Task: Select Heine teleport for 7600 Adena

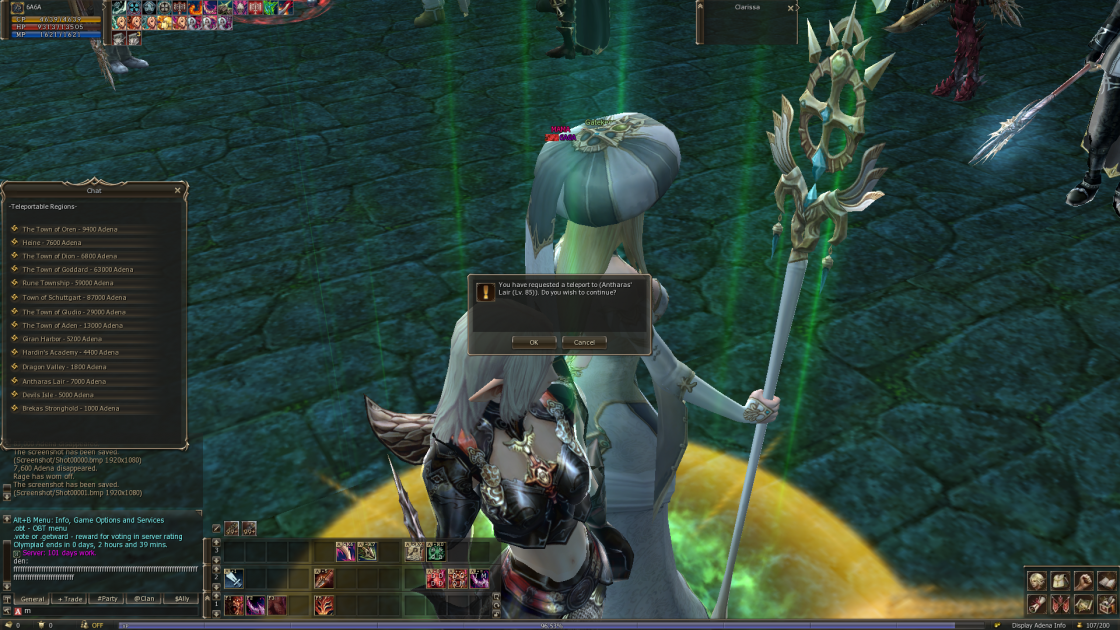Action: pos(52,242)
